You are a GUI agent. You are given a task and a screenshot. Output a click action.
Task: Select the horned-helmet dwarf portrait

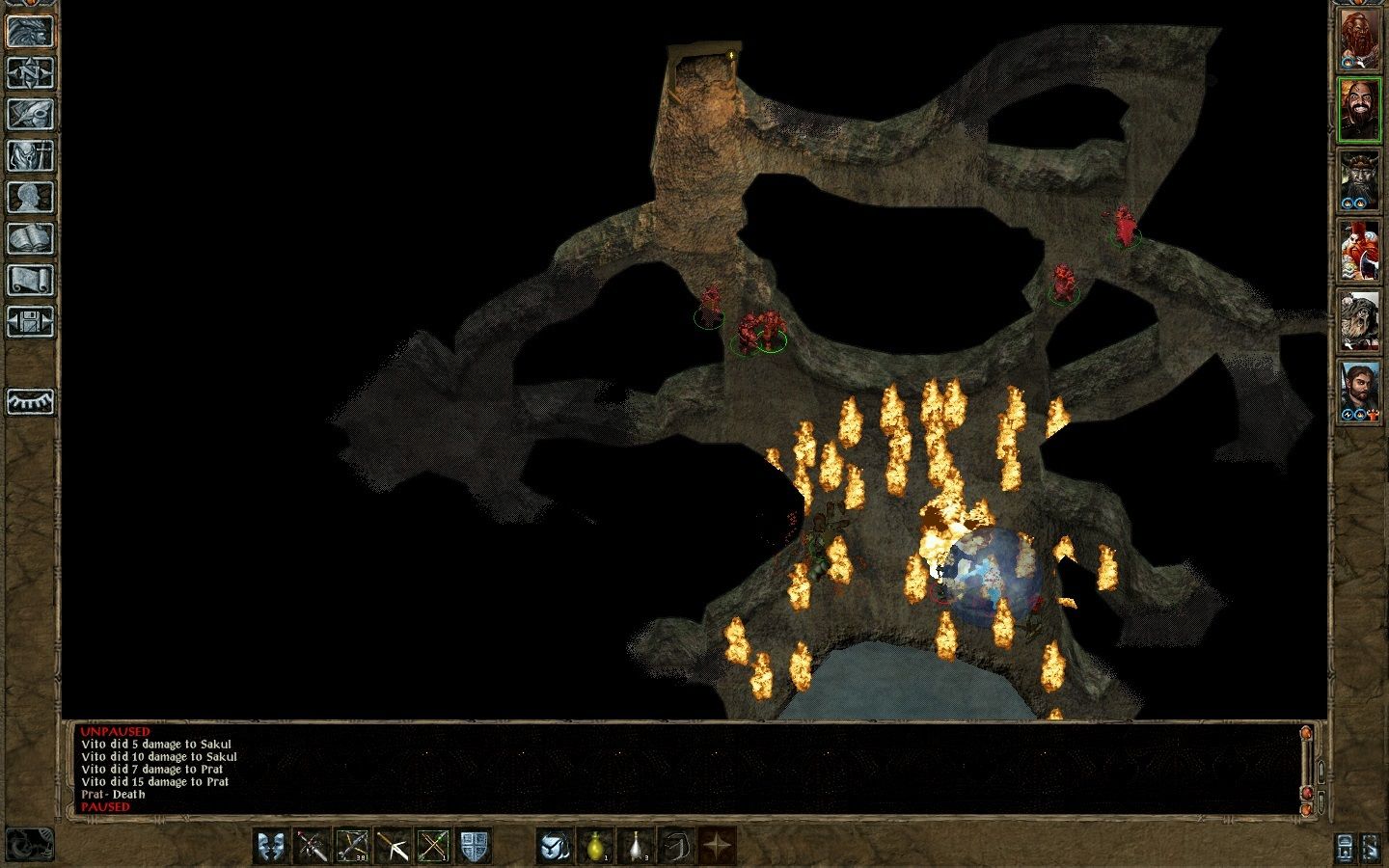(1358, 179)
